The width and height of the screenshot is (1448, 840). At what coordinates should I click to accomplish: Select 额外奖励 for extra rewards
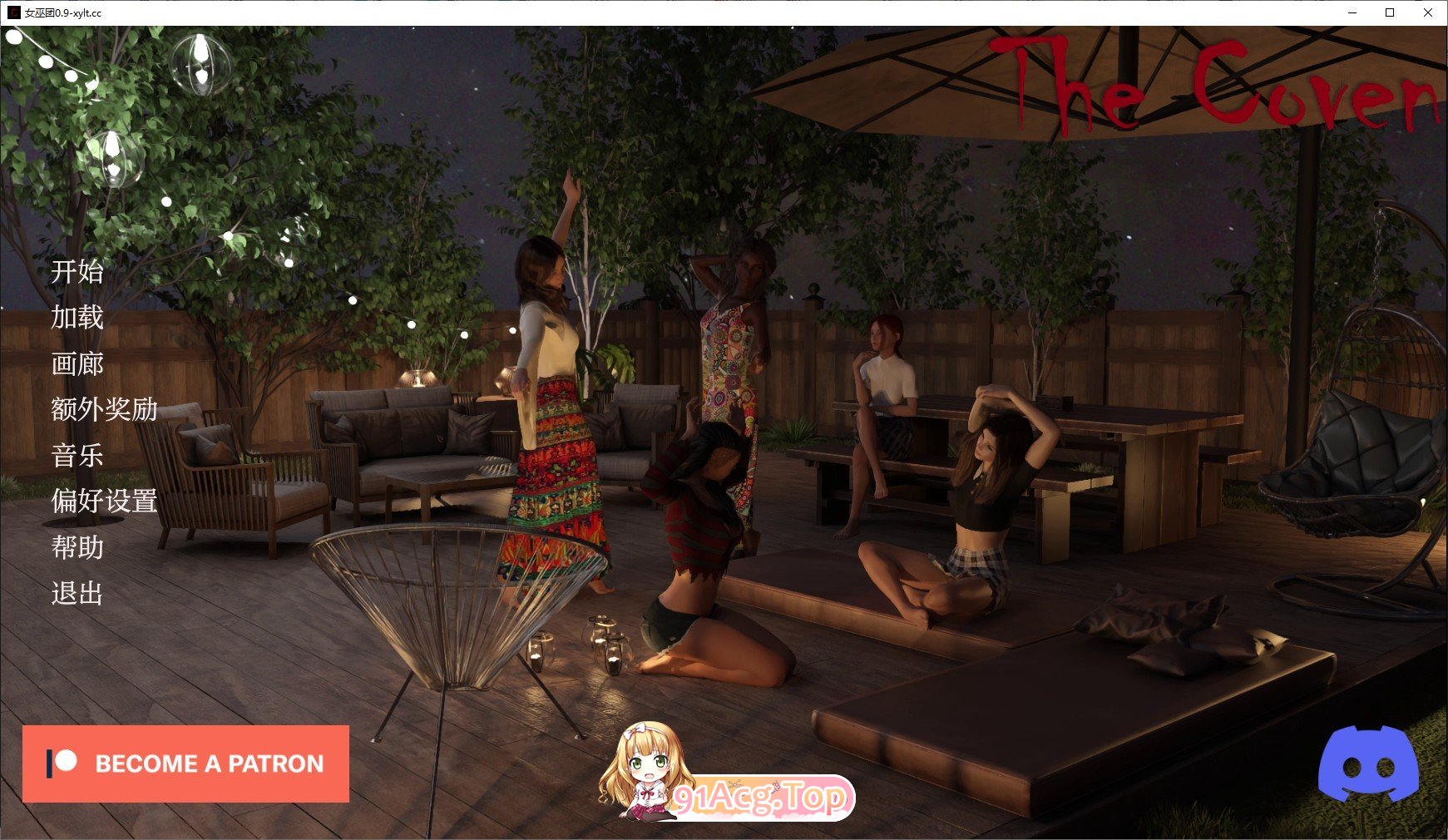[103, 411]
